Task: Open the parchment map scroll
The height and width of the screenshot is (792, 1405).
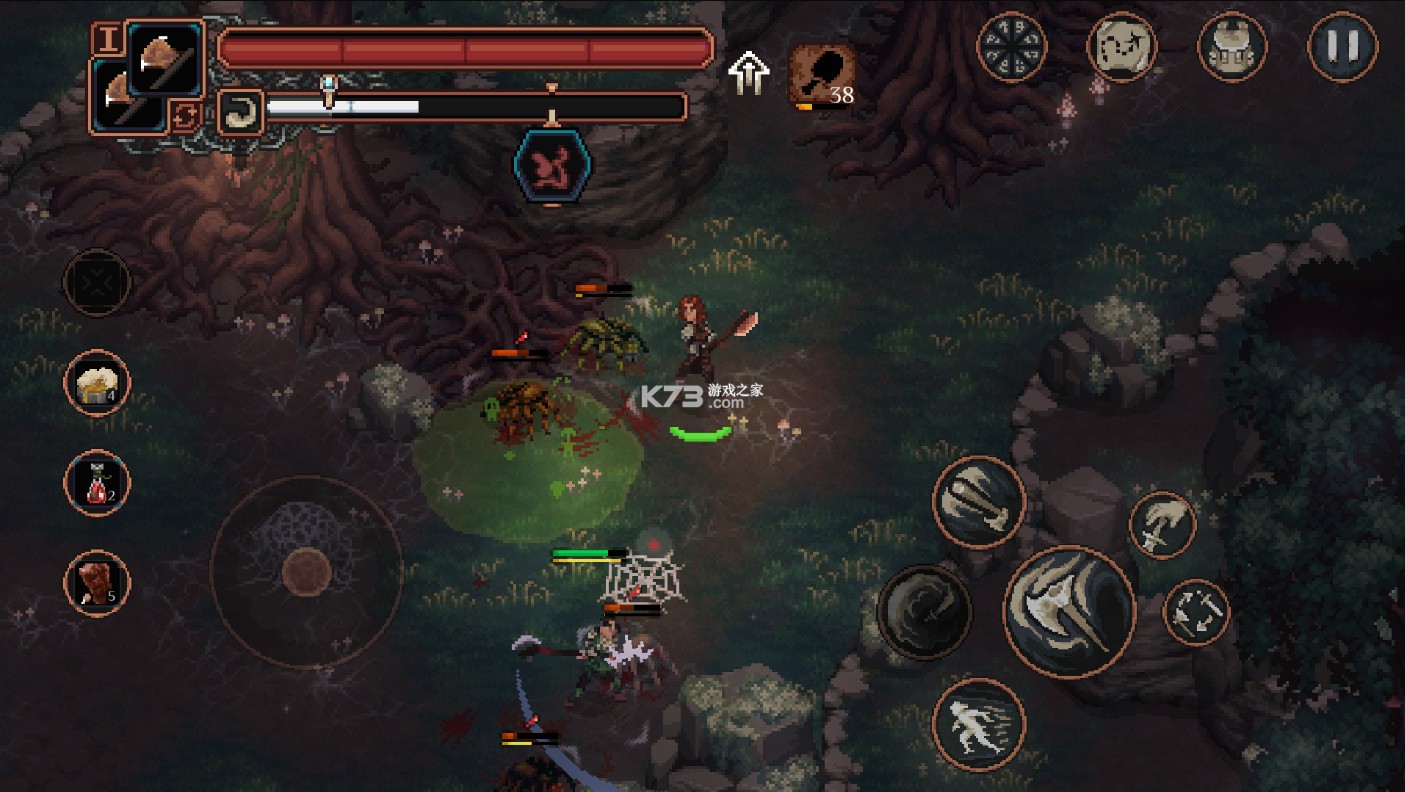Action: click(1122, 46)
